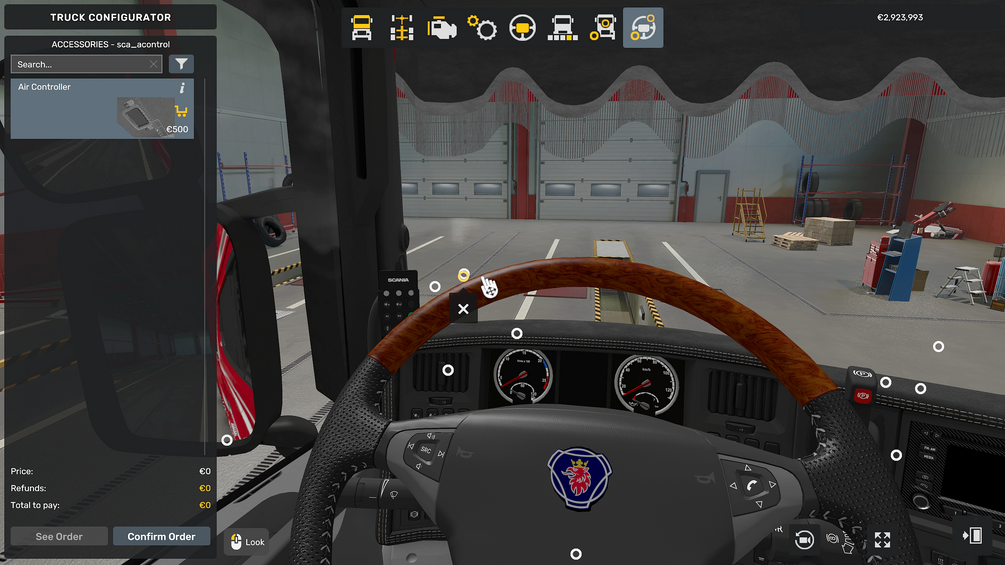Switch to the steering wheel interior tab

(x=522, y=28)
